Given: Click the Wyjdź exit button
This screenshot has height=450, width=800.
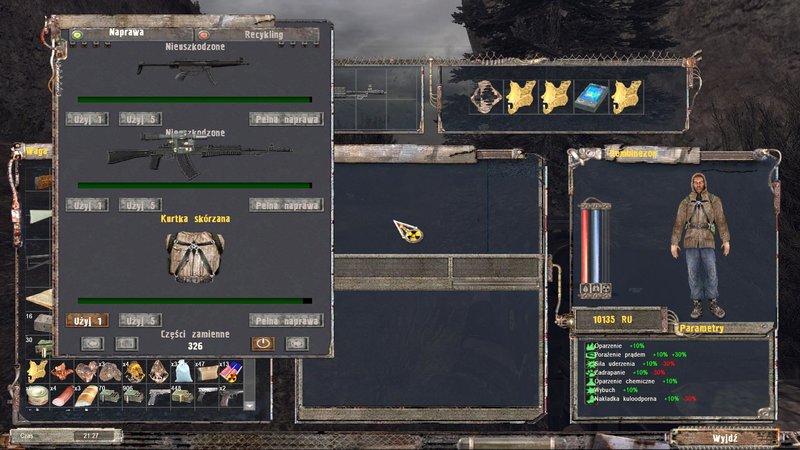Looking at the screenshot, I should 723,437.
